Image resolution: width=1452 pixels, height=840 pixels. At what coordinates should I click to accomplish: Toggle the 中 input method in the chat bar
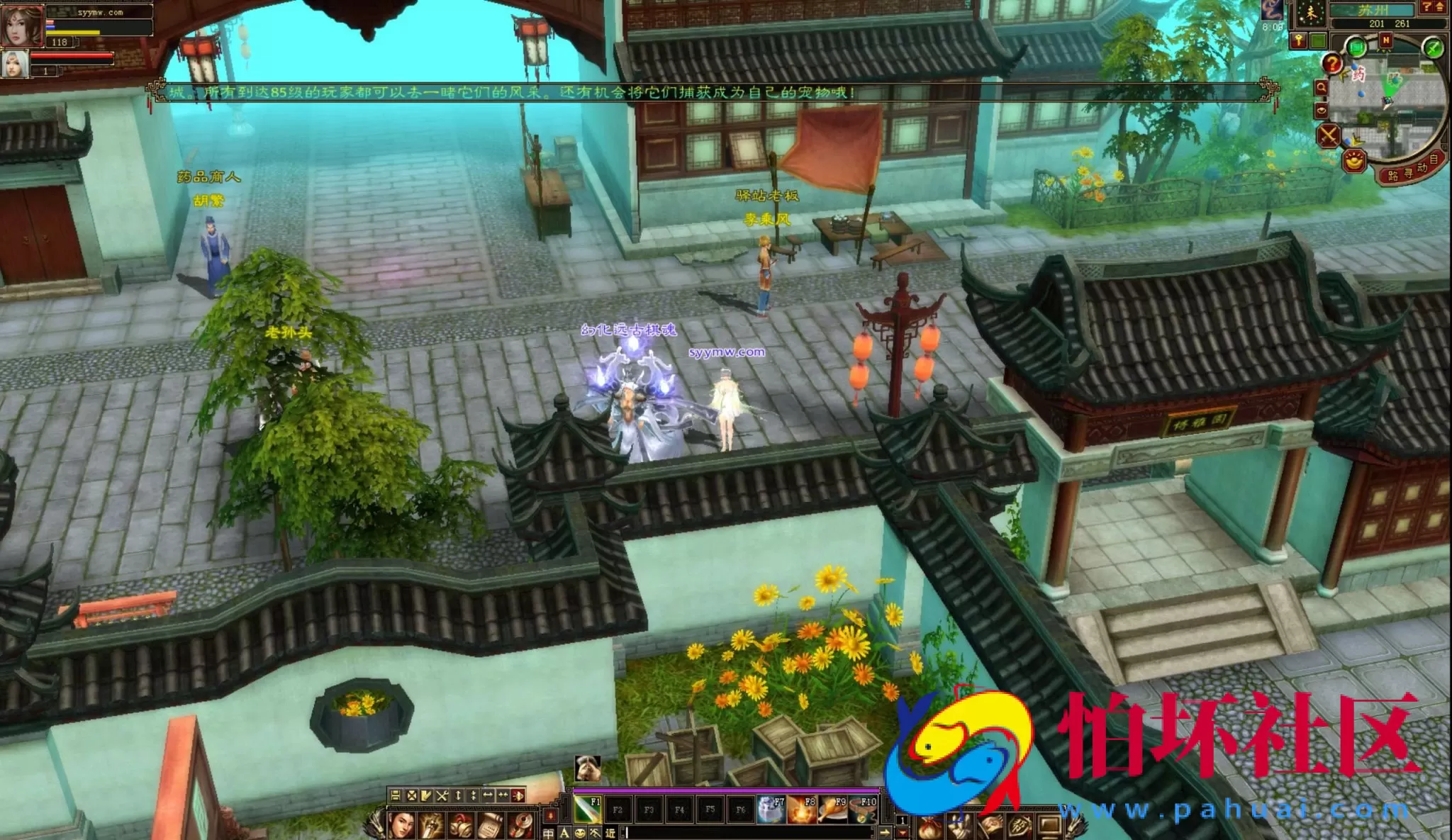[x=549, y=834]
